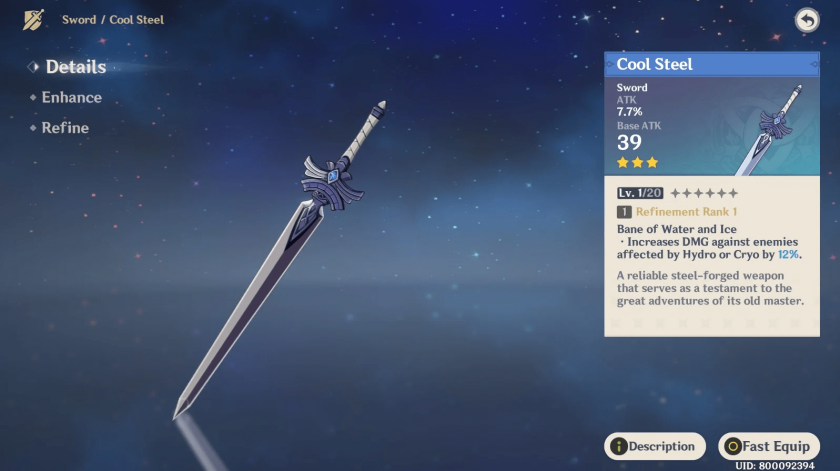Switch to the Details tab

(75, 67)
